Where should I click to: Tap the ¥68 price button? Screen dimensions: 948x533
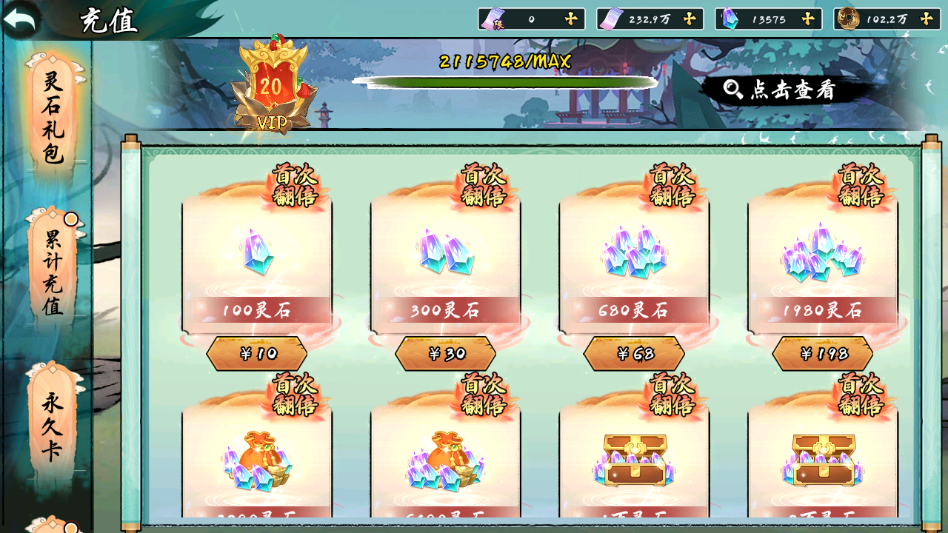pos(634,354)
